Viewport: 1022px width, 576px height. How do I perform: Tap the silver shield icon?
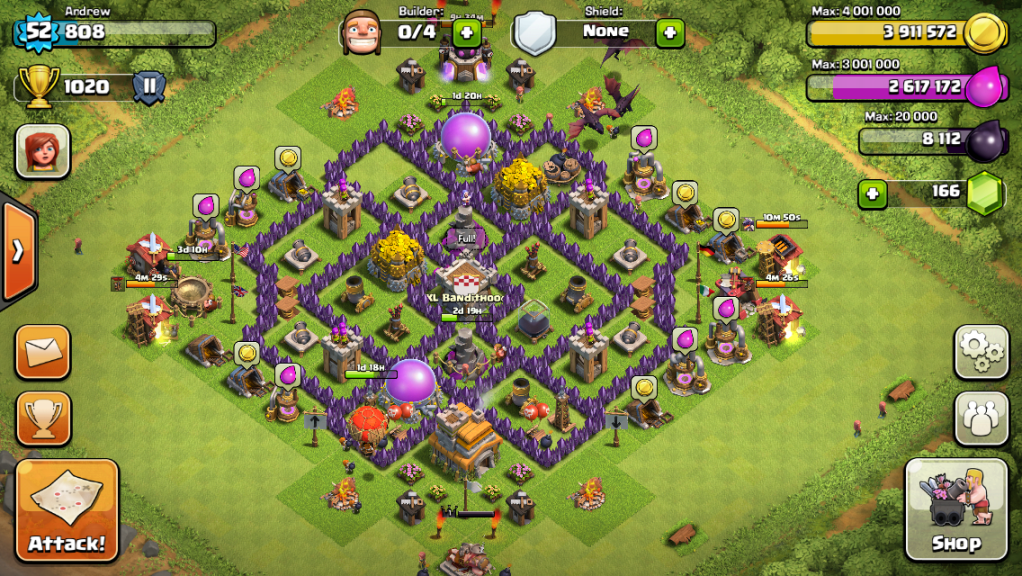[535, 32]
